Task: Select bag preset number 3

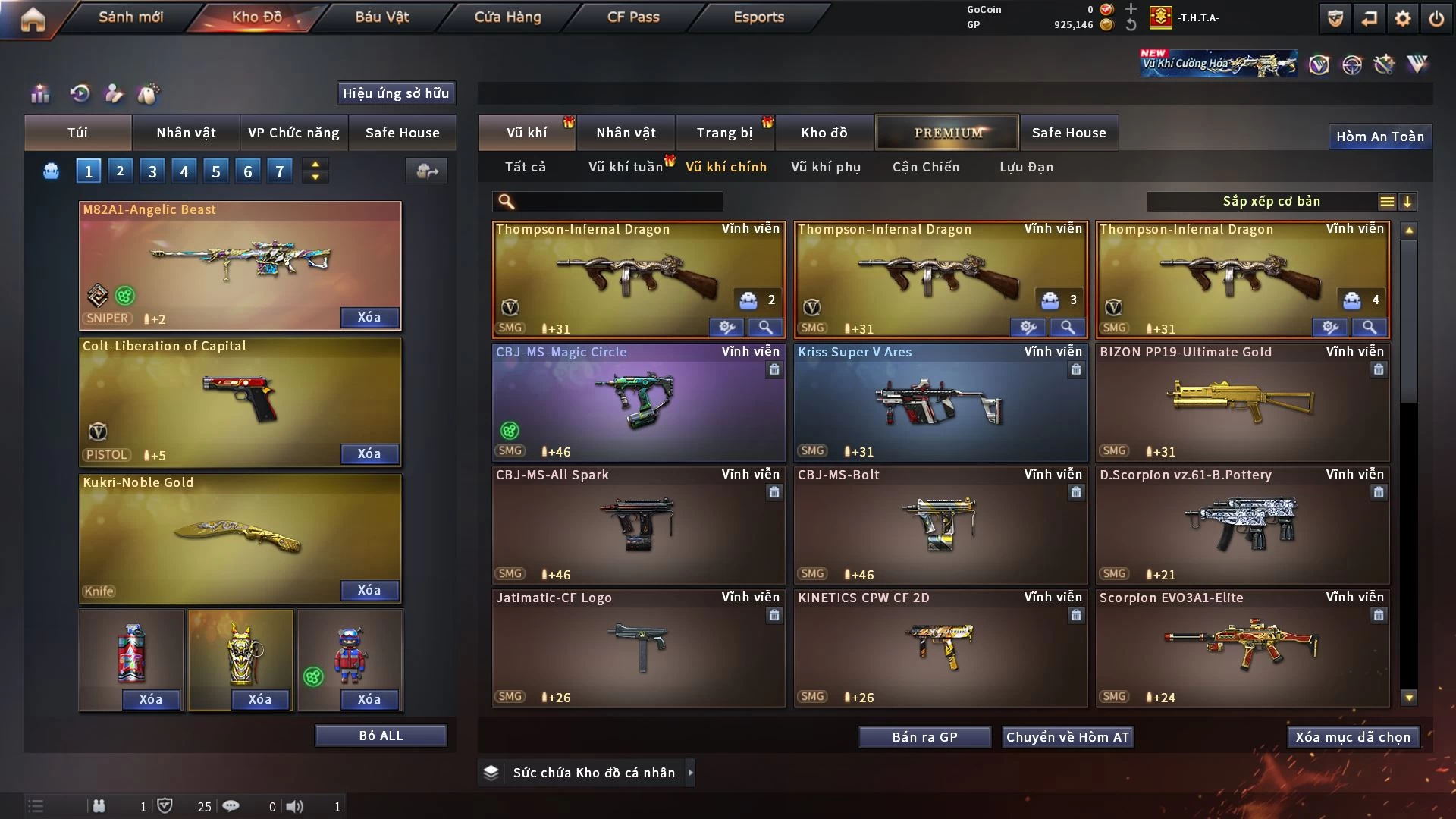Action: click(152, 171)
